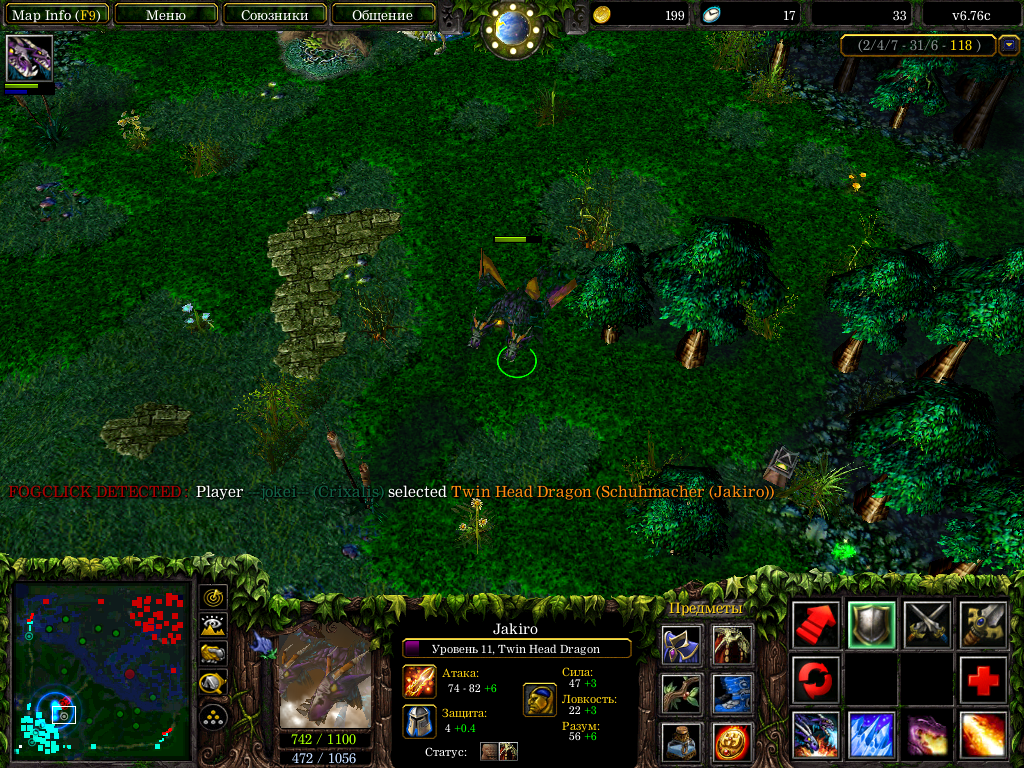Image resolution: width=1024 pixels, height=768 pixels.
Task: Cast the Ice Path ability
Action: pyautogui.click(x=871, y=736)
